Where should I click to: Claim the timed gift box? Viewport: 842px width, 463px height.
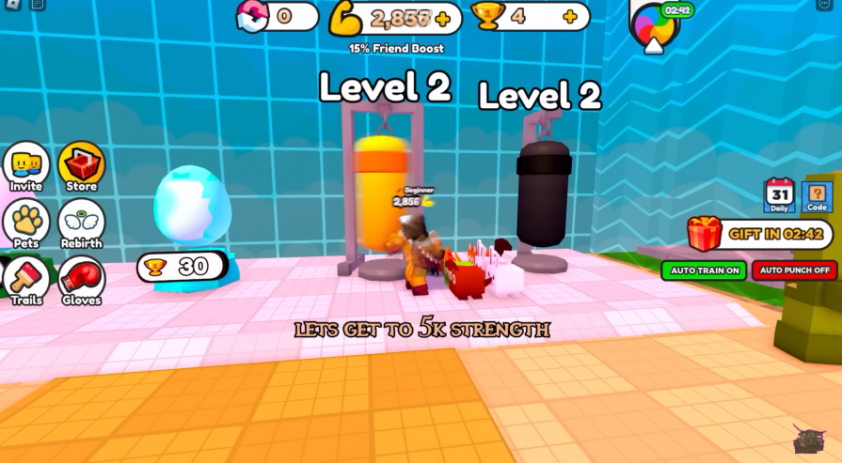tap(705, 235)
